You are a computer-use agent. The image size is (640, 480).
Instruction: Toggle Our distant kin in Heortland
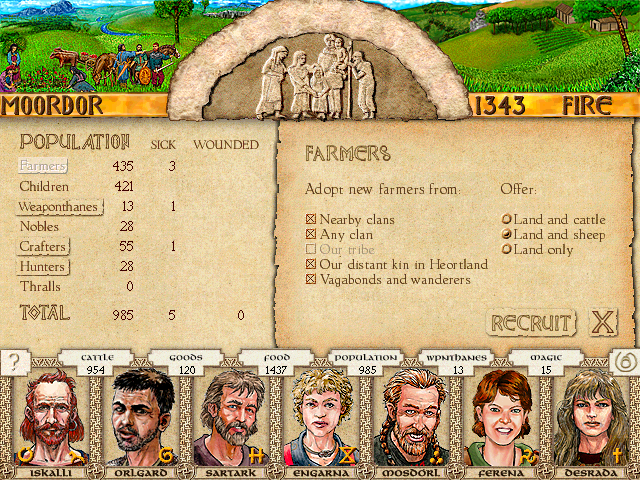pyautogui.click(x=311, y=264)
